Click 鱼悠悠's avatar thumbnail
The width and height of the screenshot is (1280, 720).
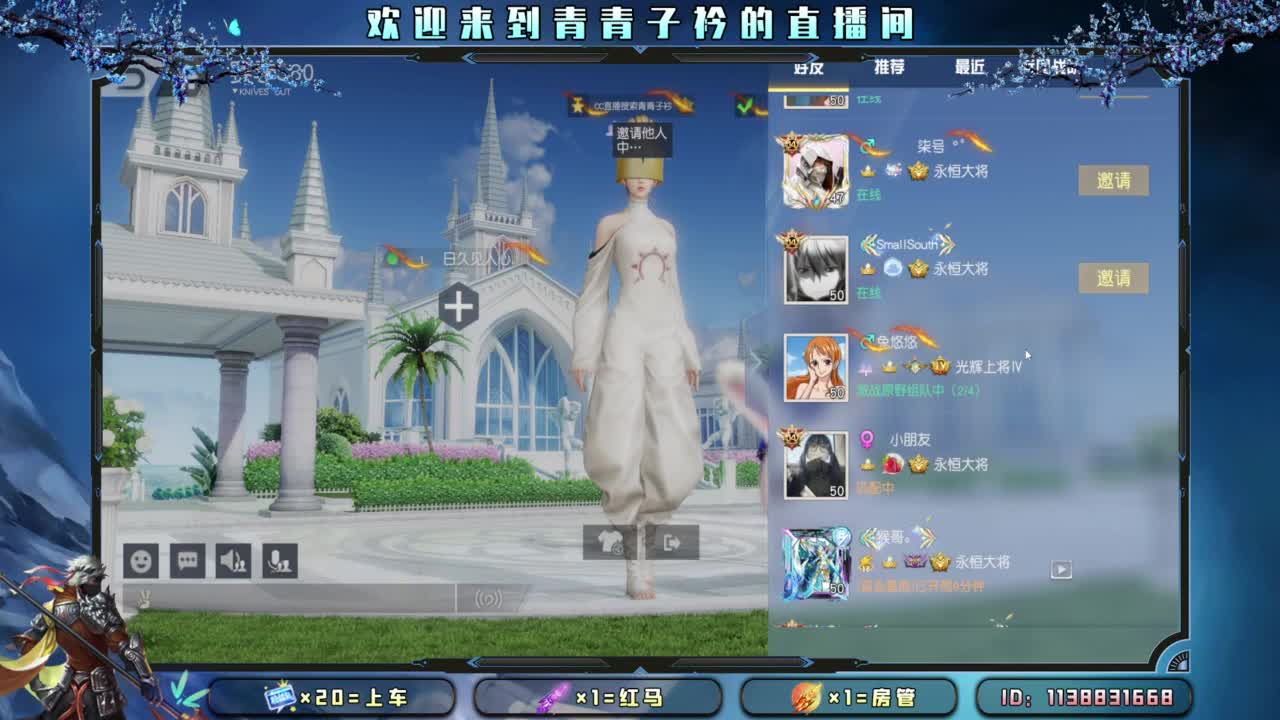(x=815, y=368)
